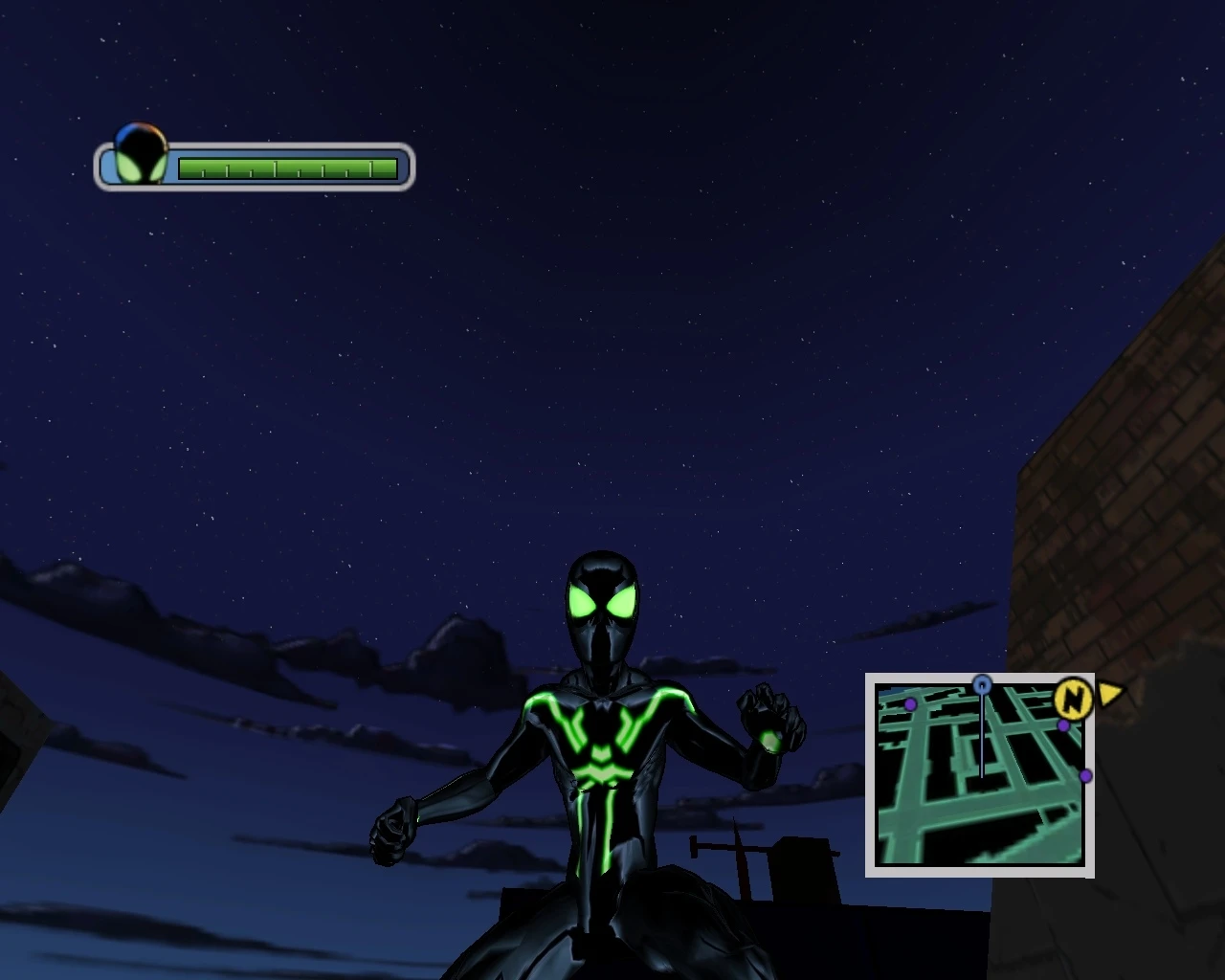Select the yellow N compass on the minimap
This screenshot has height=980, width=1225.
click(x=1074, y=700)
